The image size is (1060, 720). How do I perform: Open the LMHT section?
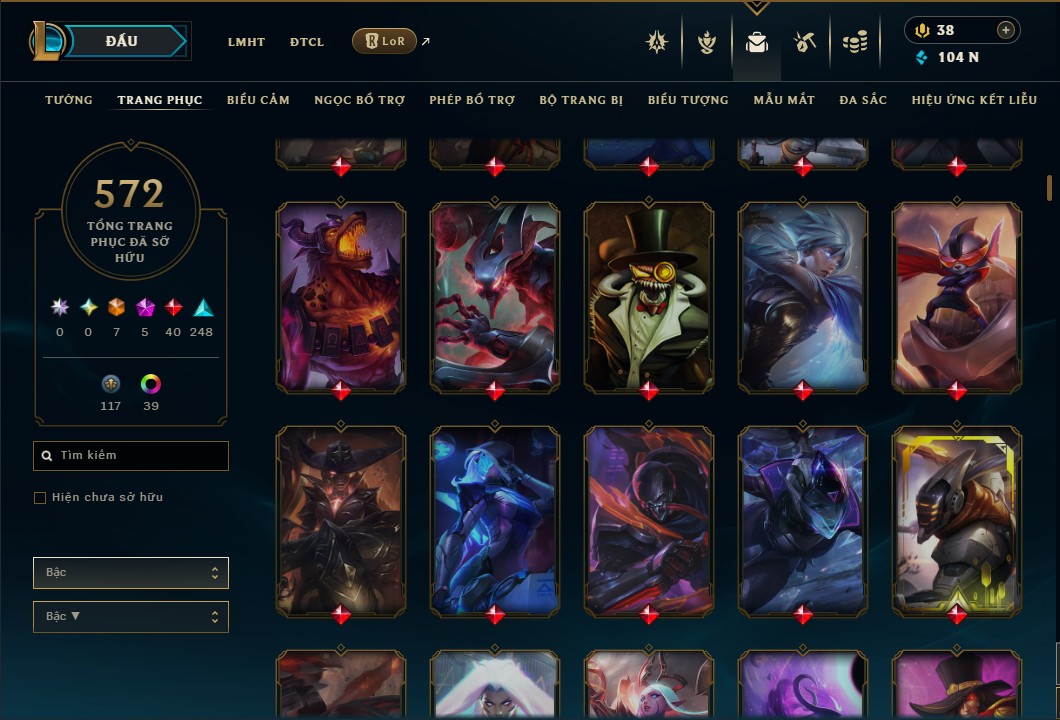(x=246, y=42)
